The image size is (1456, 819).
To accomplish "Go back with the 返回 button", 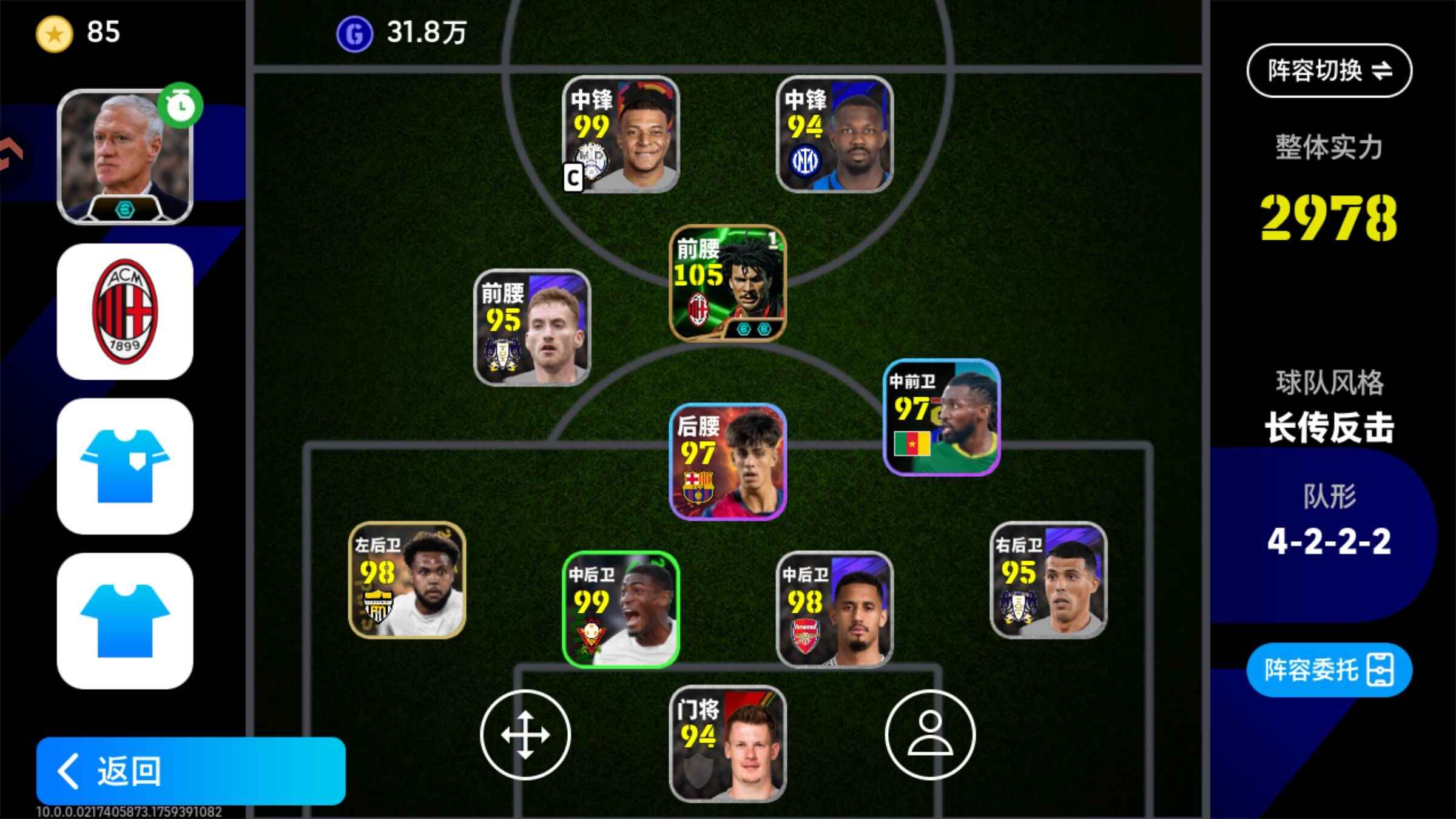I will click(x=190, y=770).
